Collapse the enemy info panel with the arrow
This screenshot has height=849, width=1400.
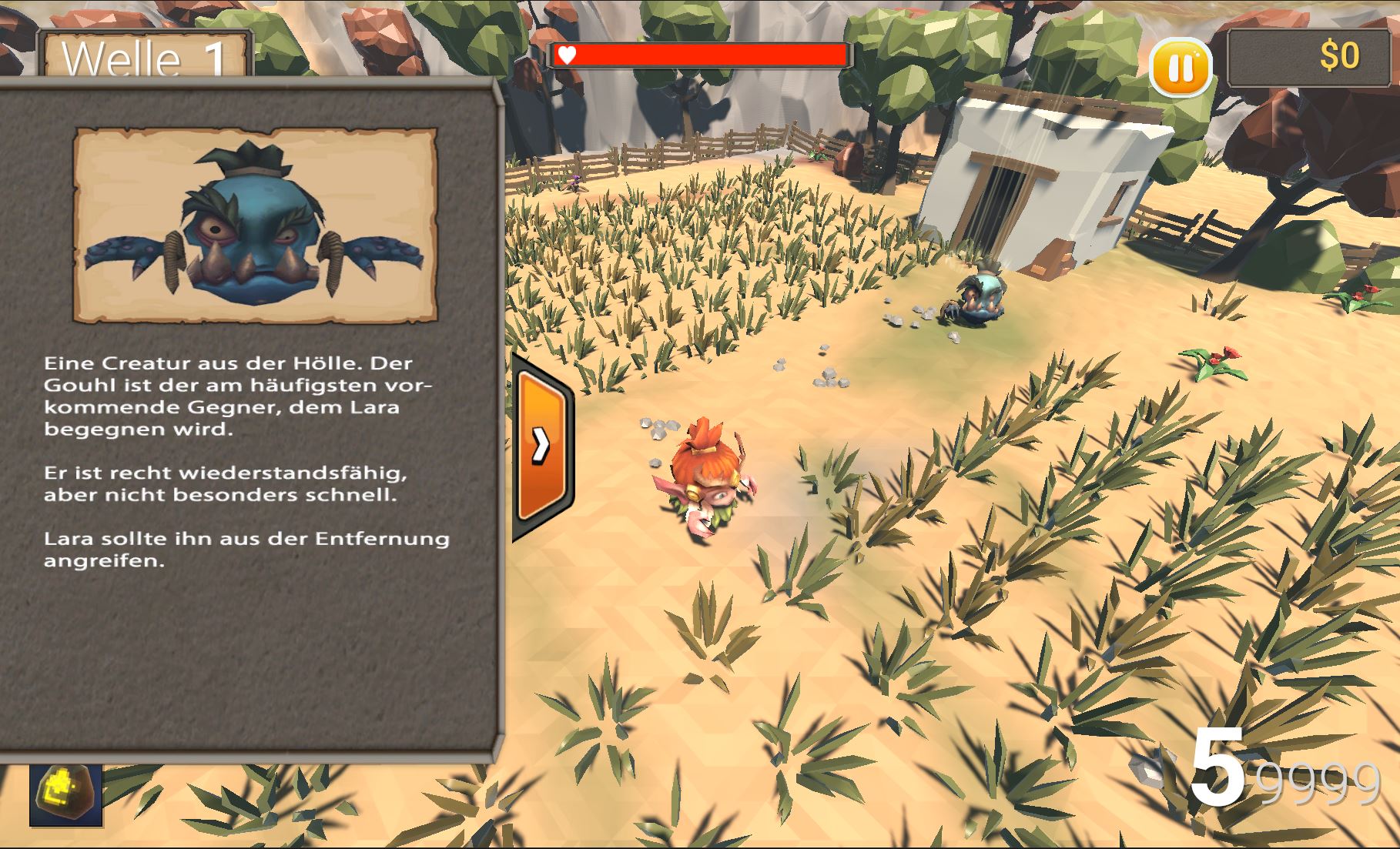pyautogui.click(x=541, y=446)
